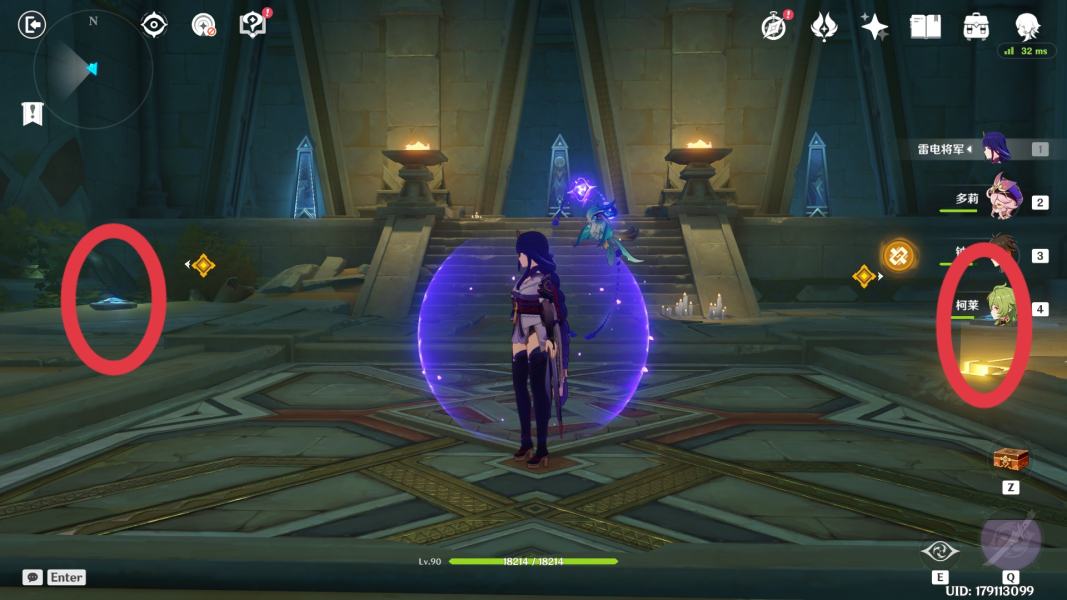Select party member 雷电将军
Image resolution: width=1067 pixels, height=600 pixels.
tap(995, 149)
